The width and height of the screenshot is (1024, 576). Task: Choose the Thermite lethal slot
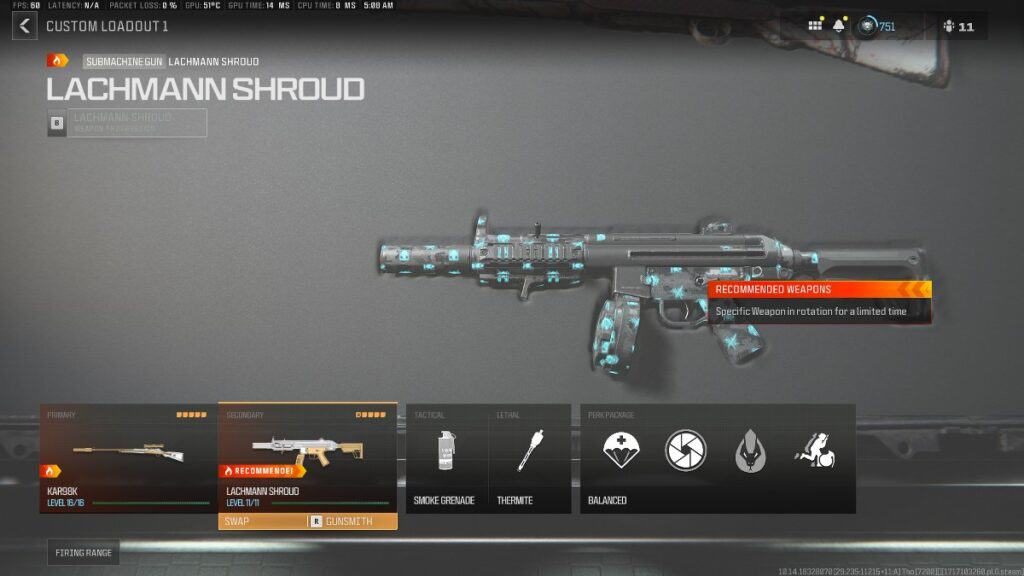(x=529, y=458)
